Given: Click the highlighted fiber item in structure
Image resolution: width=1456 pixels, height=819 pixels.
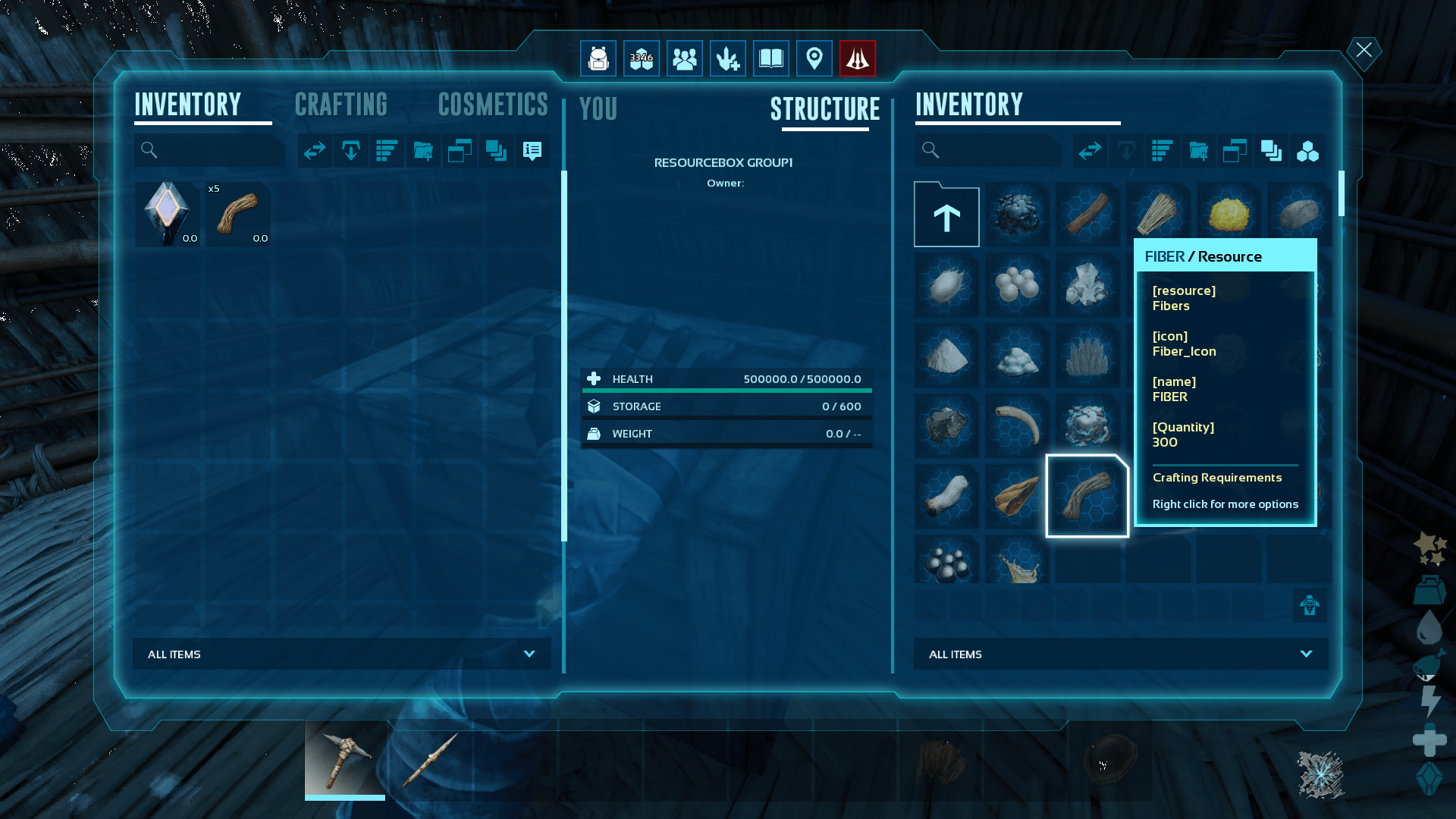Looking at the screenshot, I should pyautogui.click(x=1087, y=496).
